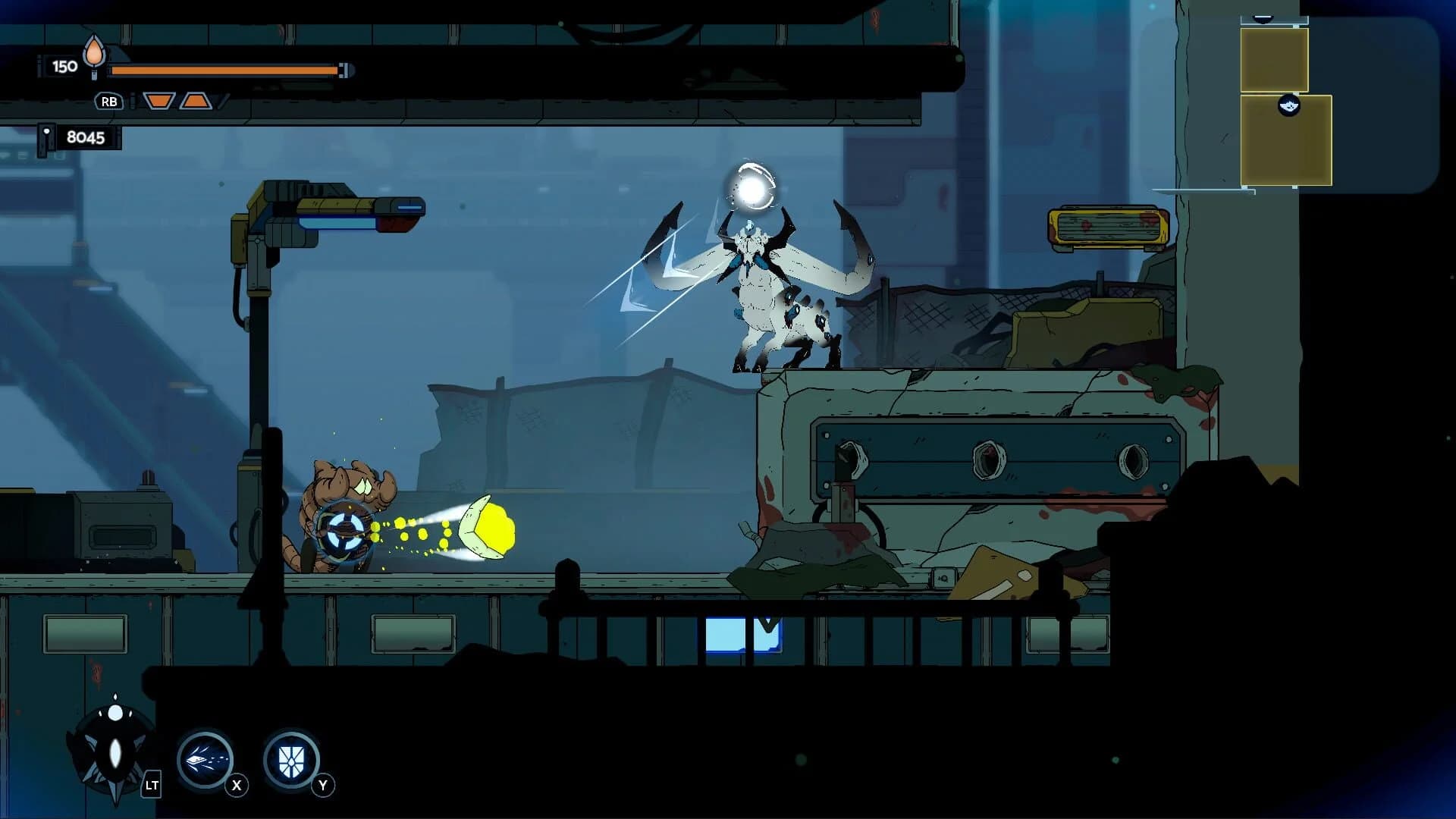This screenshot has height=819, width=1456.
Task: Select the creature portrait beside the LT prompt
Action: pos(110,747)
